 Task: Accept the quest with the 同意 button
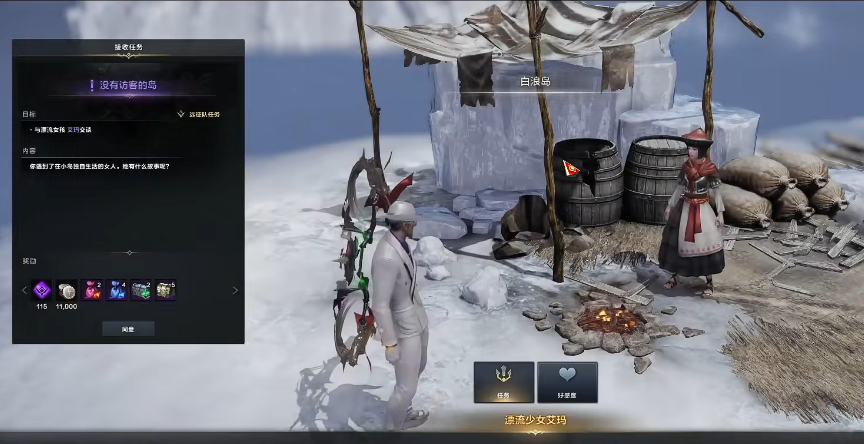tap(128, 328)
